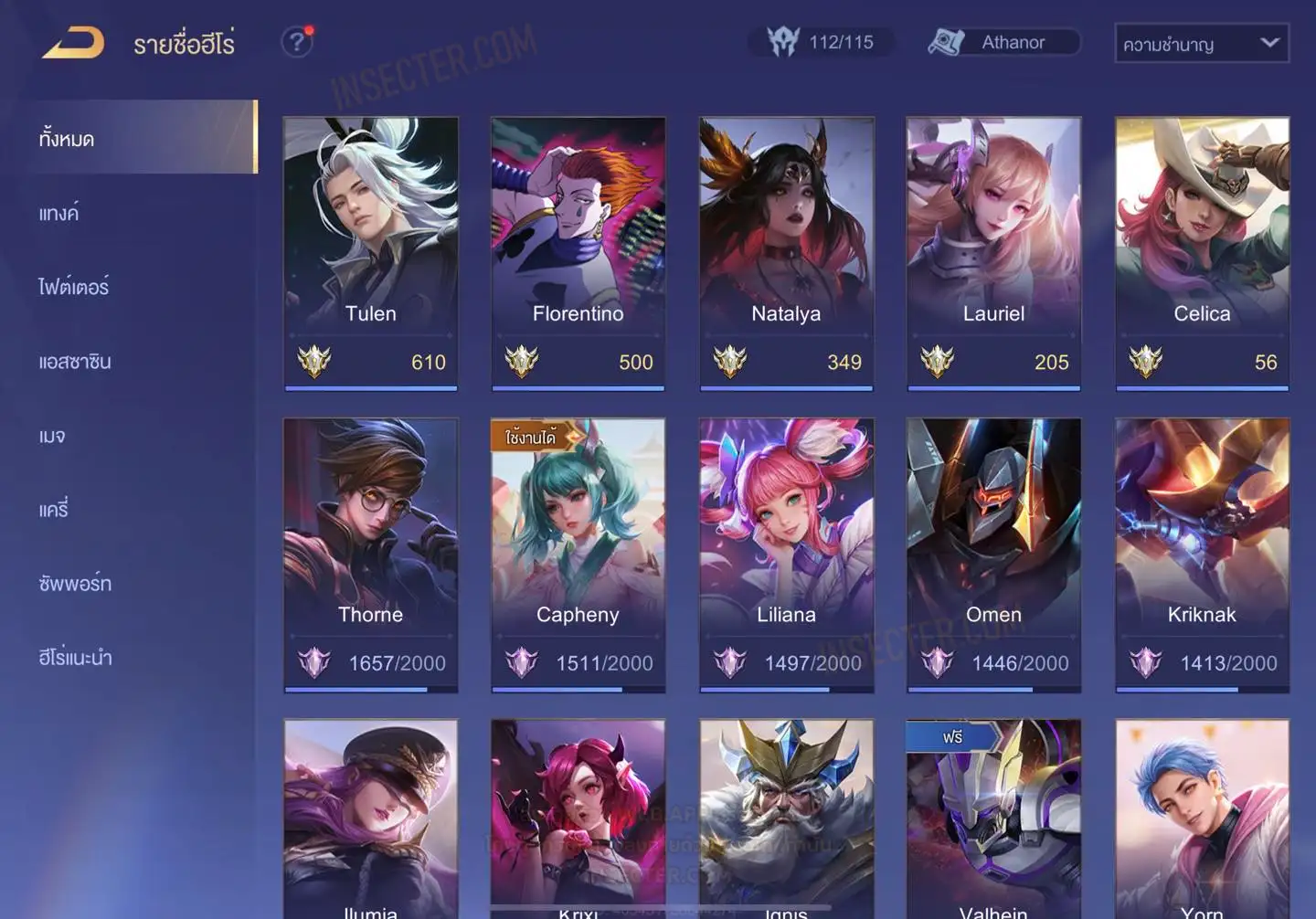
Task: Open the Natalya hero card
Action: [786, 253]
